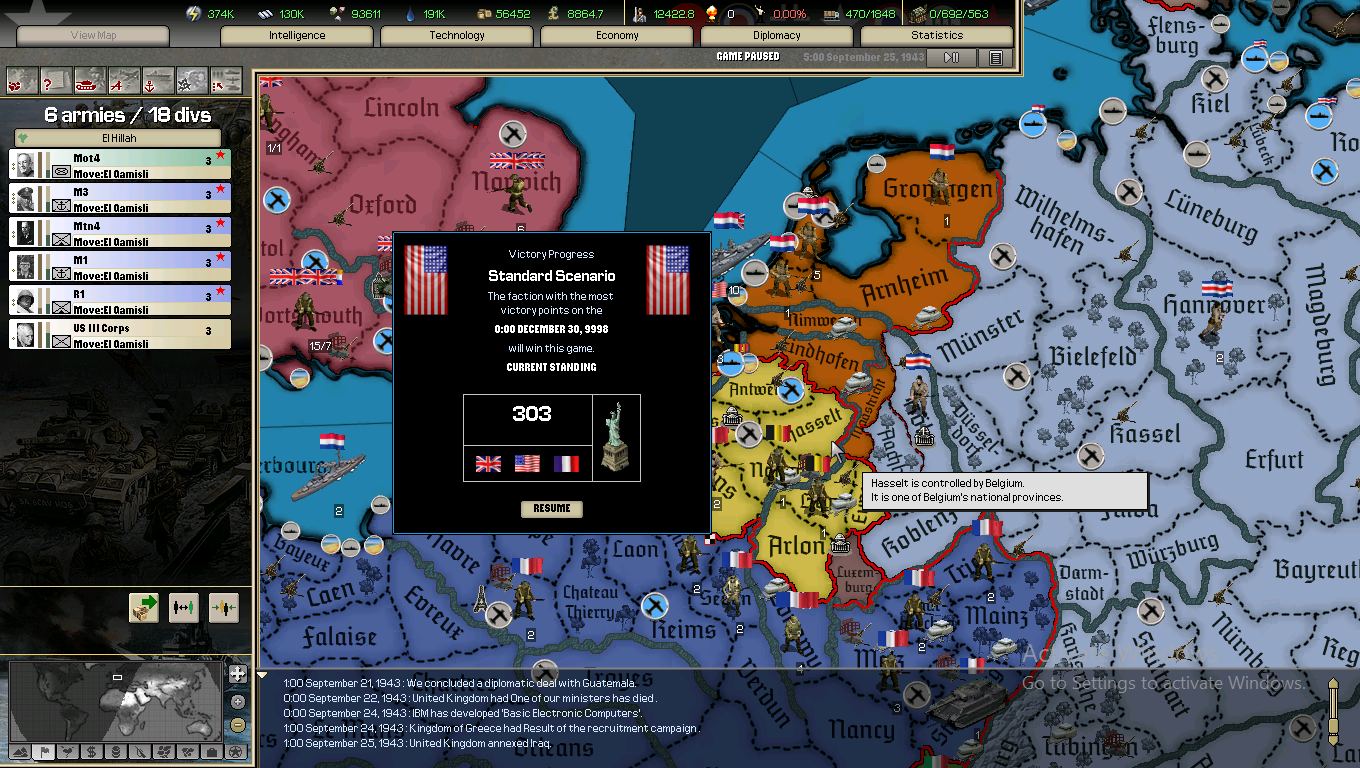Select the land forces overview tank icon
The height and width of the screenshot is (768, 1360).
(x=88, y=81)
